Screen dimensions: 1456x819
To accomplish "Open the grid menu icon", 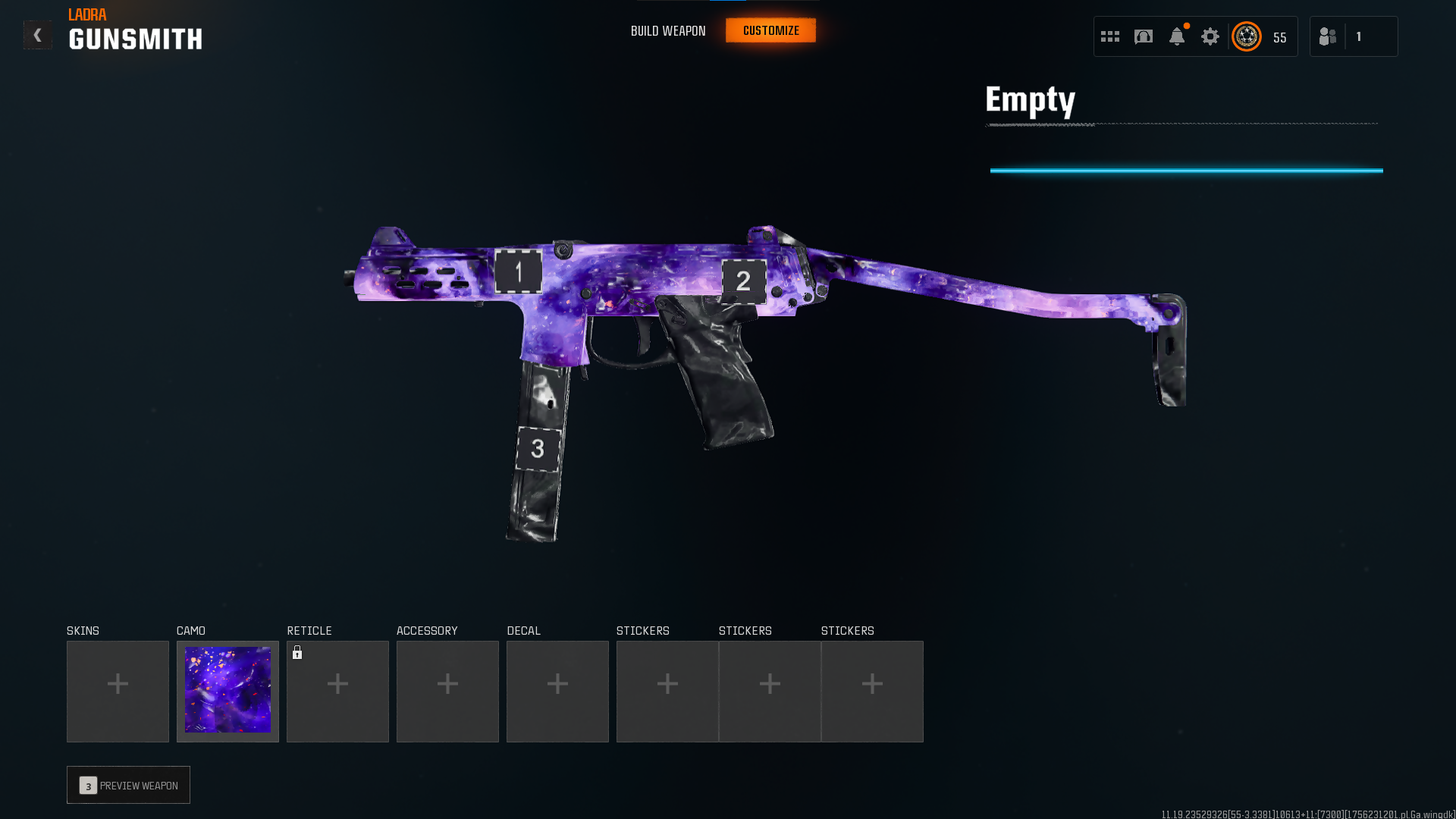I will tap(1110, 36).
